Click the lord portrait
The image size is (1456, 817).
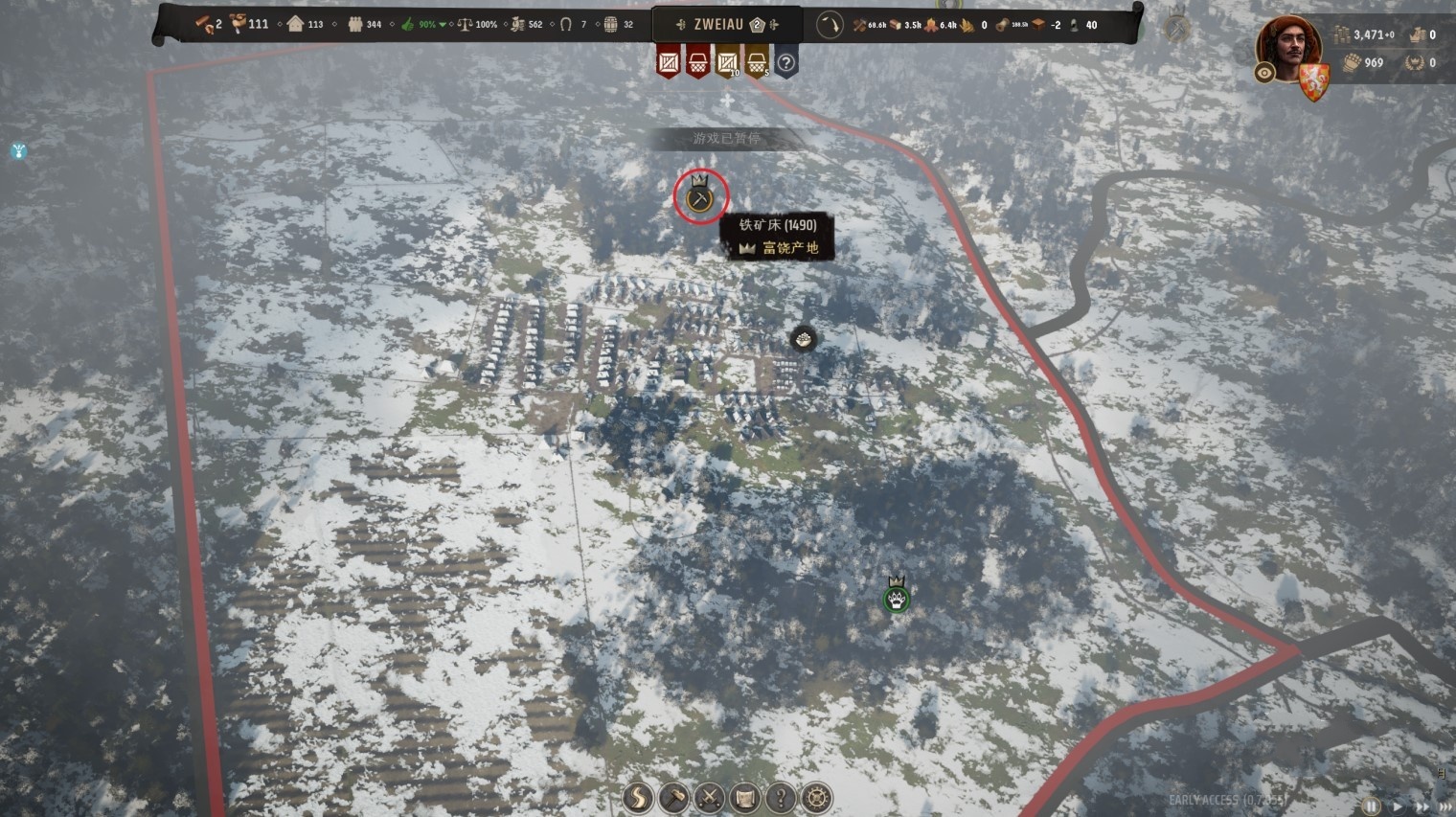1288,46
